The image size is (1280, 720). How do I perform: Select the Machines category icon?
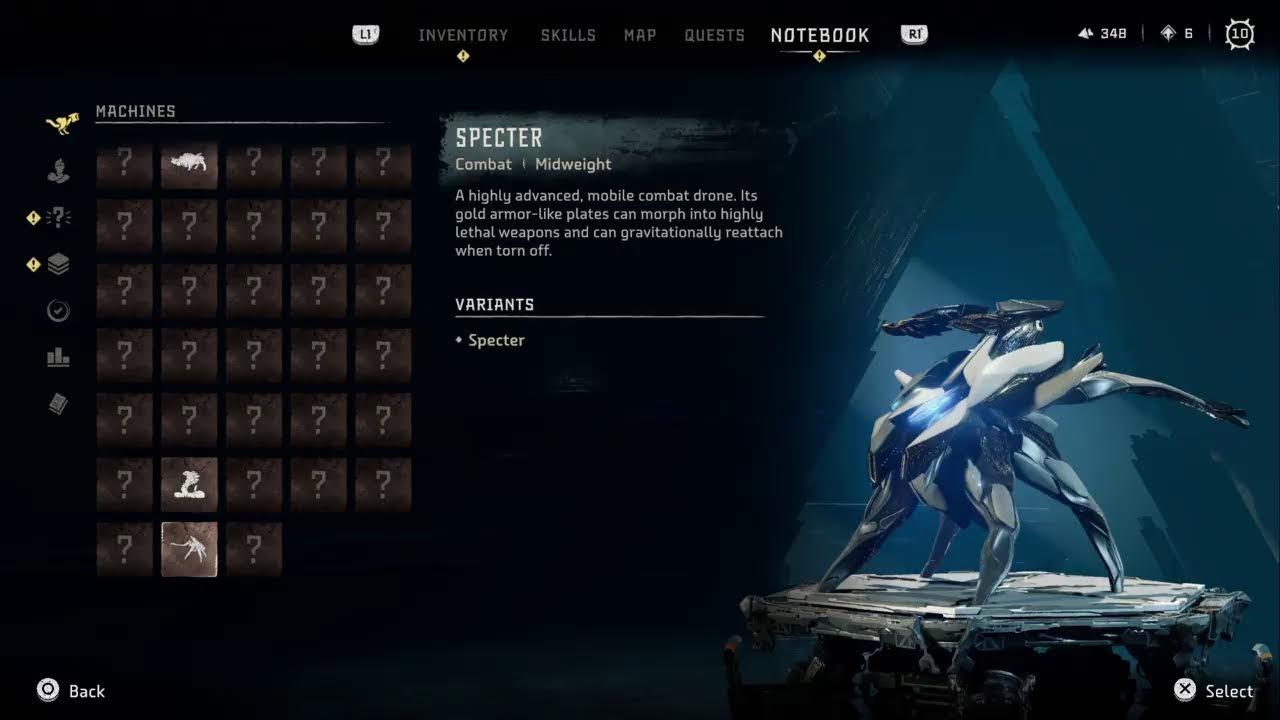(x=60, y=123)
